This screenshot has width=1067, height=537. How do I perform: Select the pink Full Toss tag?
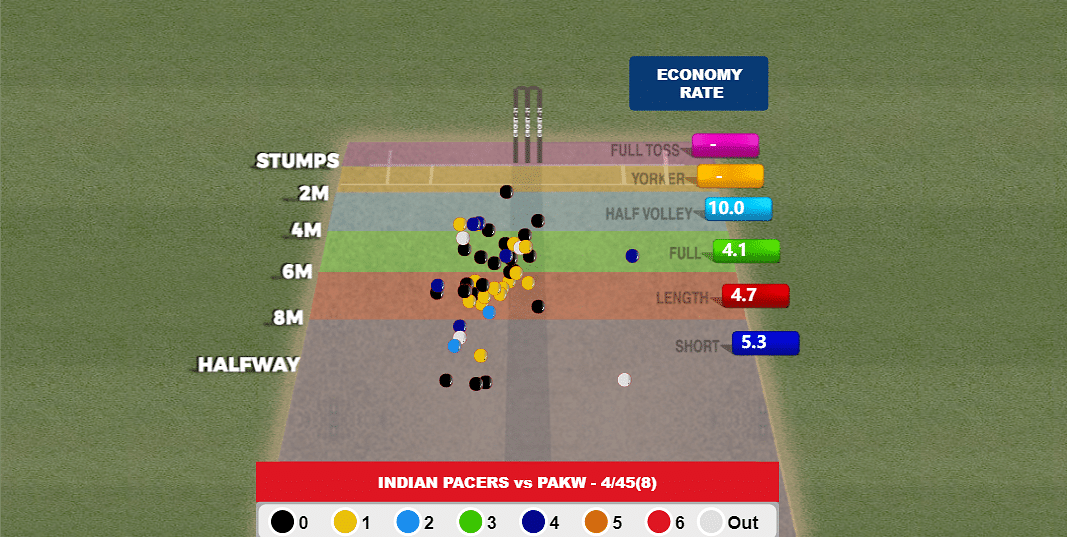coord(725,145)
